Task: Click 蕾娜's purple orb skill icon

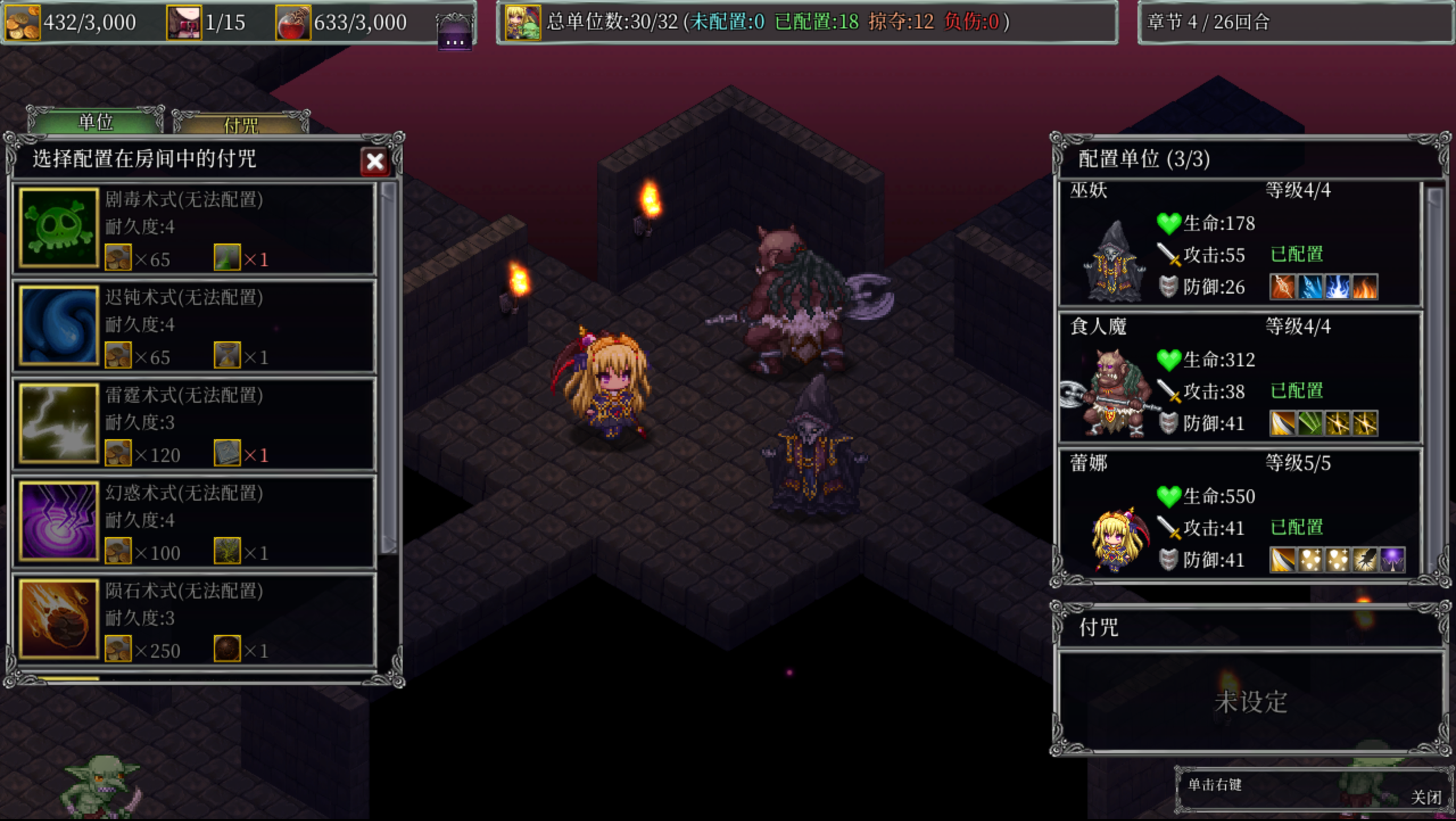Action: coord(1392,560)
